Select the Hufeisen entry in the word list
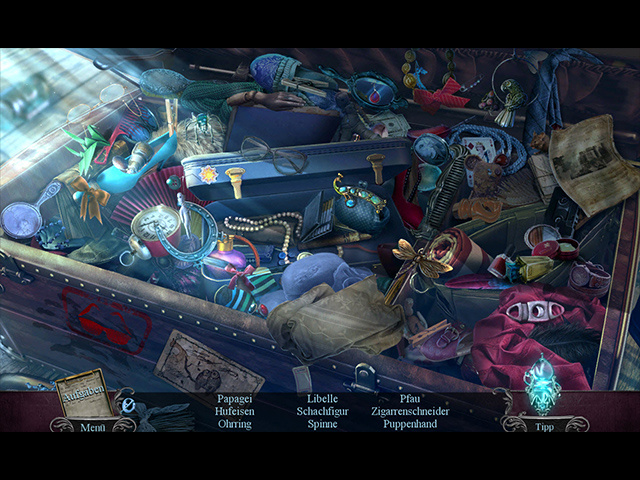This screenshot has width=640, height=480. tap(235, 410)
